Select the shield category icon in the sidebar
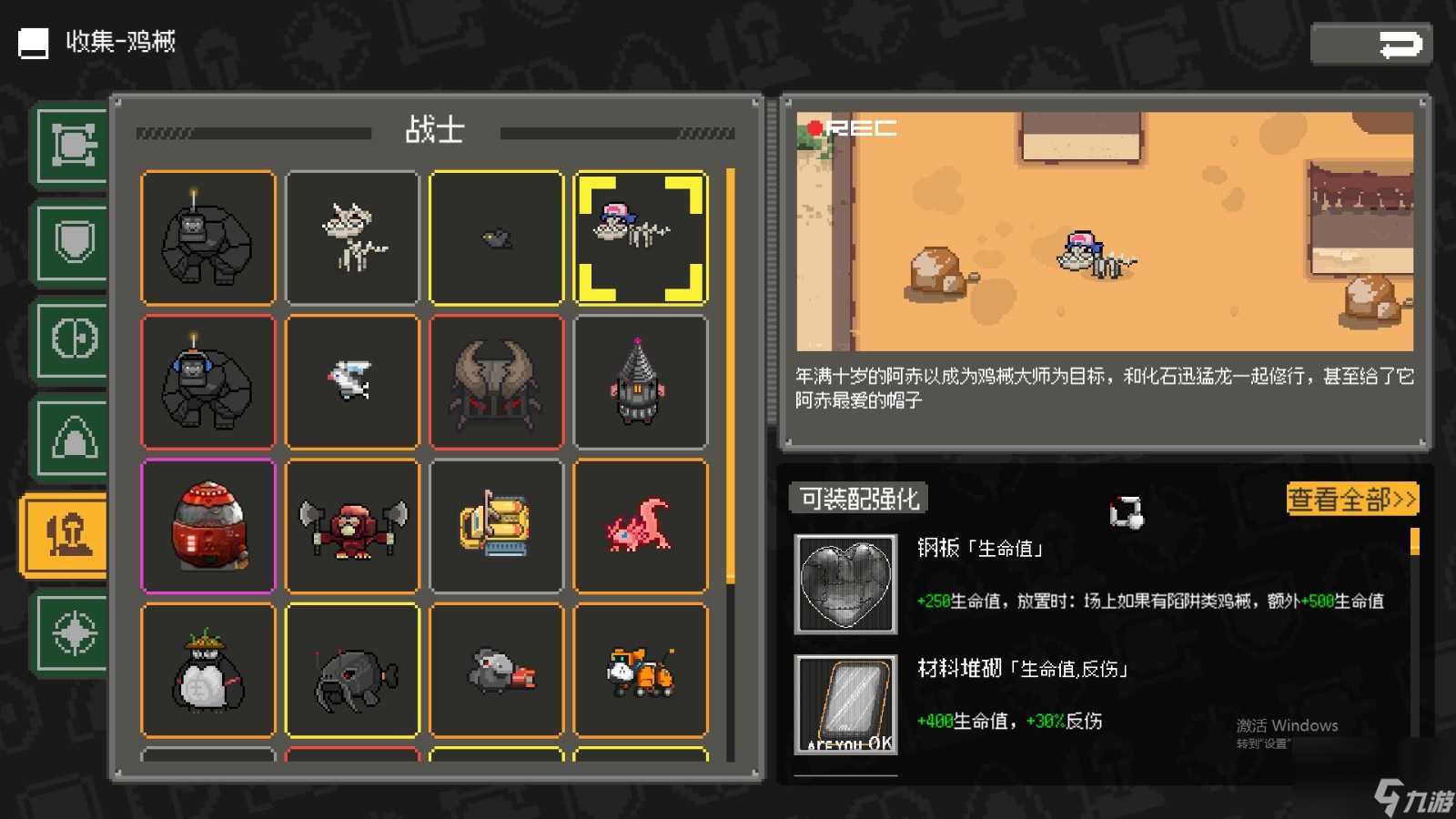This screenshot has width=1456, height=819. tap(72, 241)
